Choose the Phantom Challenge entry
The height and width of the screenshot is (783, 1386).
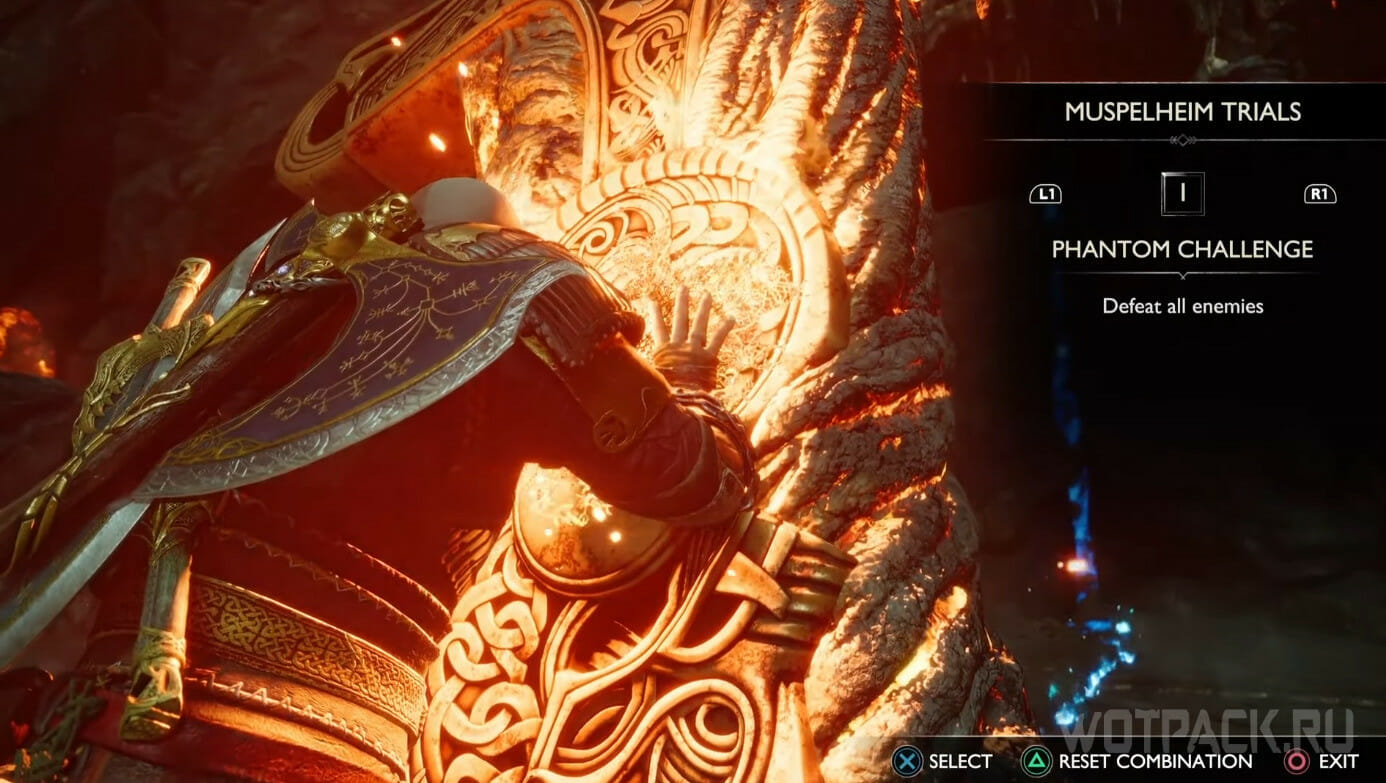[1182, 249]
